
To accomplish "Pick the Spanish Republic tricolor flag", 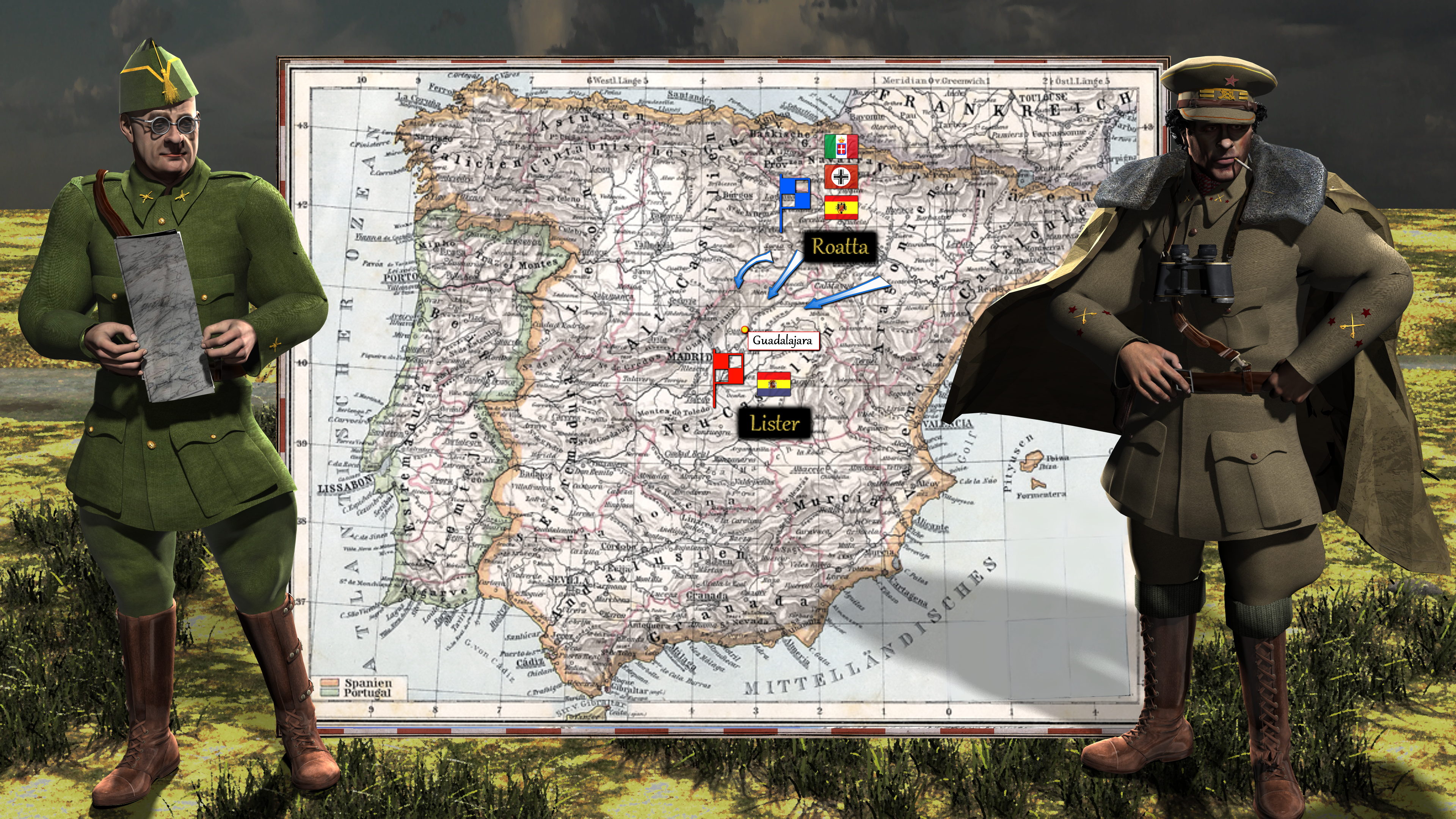I will pos(774,384).
